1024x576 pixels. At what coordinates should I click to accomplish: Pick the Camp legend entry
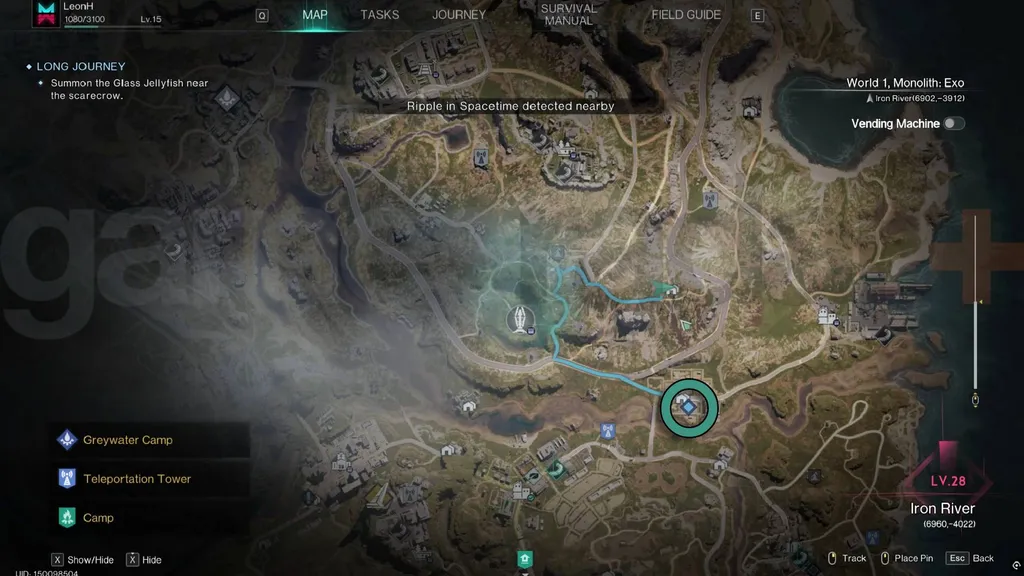[x=98, y=518]
